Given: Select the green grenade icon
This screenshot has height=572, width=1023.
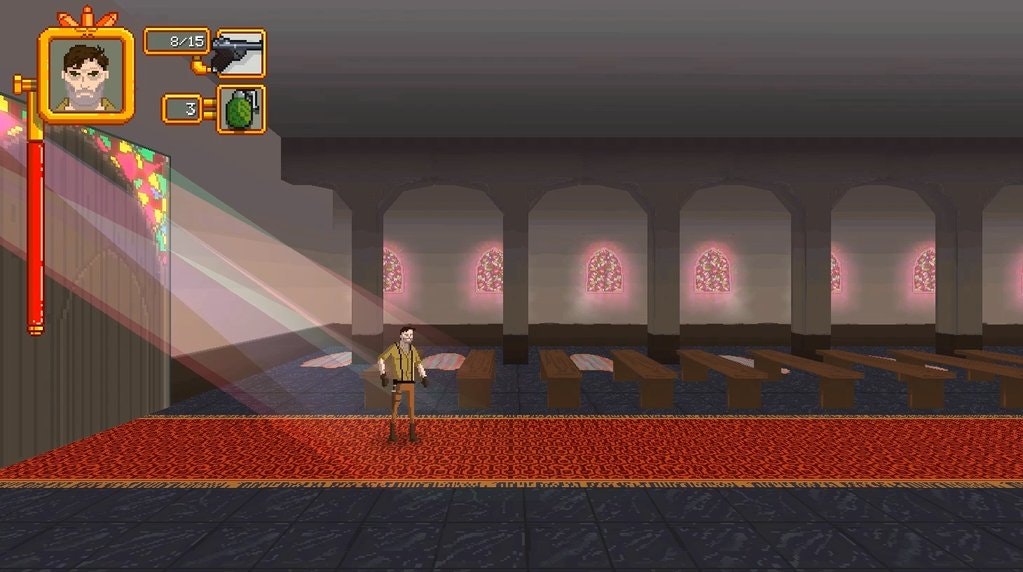Looking at the screenshot, I should pyautogui.click(x=241, y=109).
